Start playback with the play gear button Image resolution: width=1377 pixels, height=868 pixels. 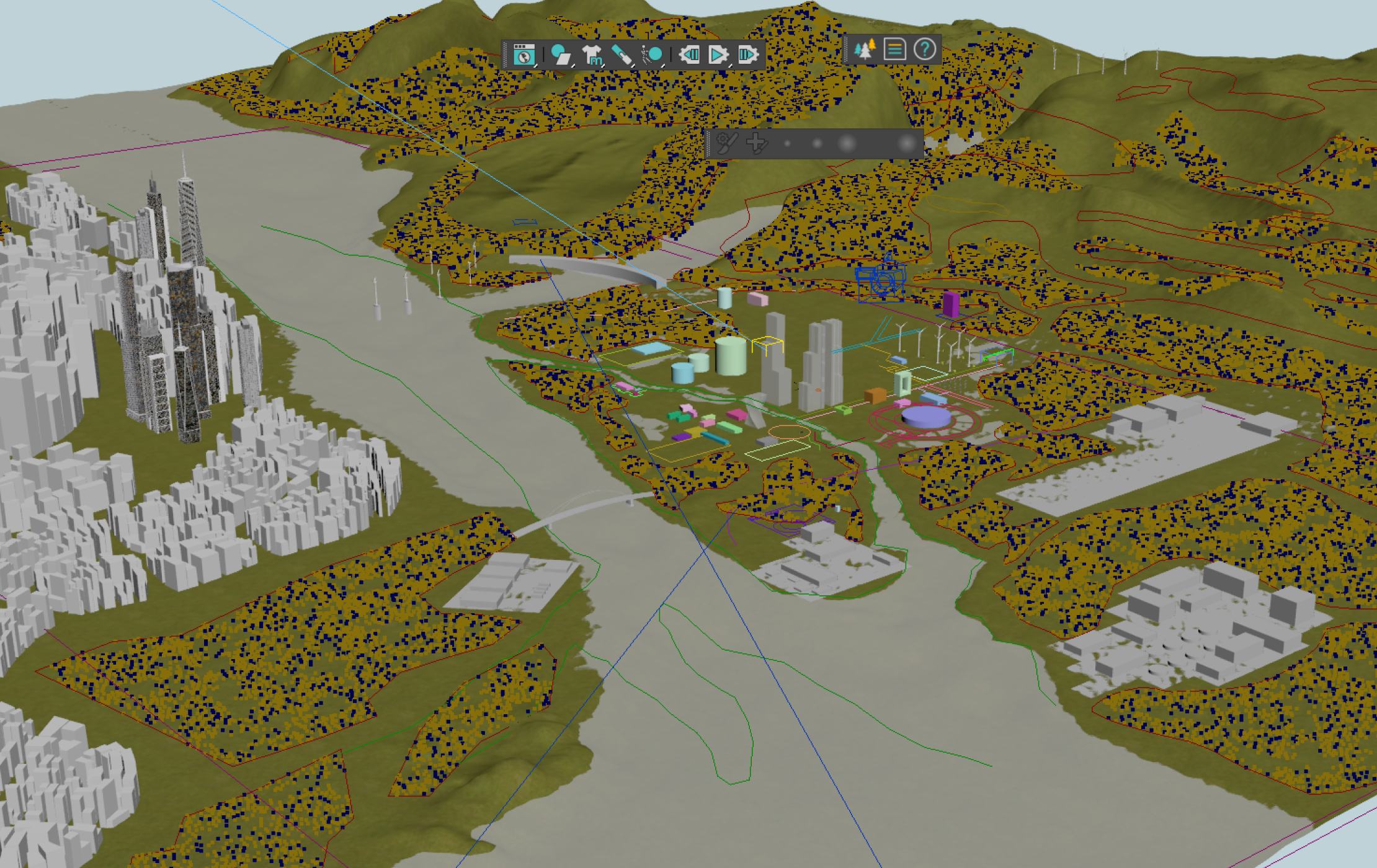[718, 55]
